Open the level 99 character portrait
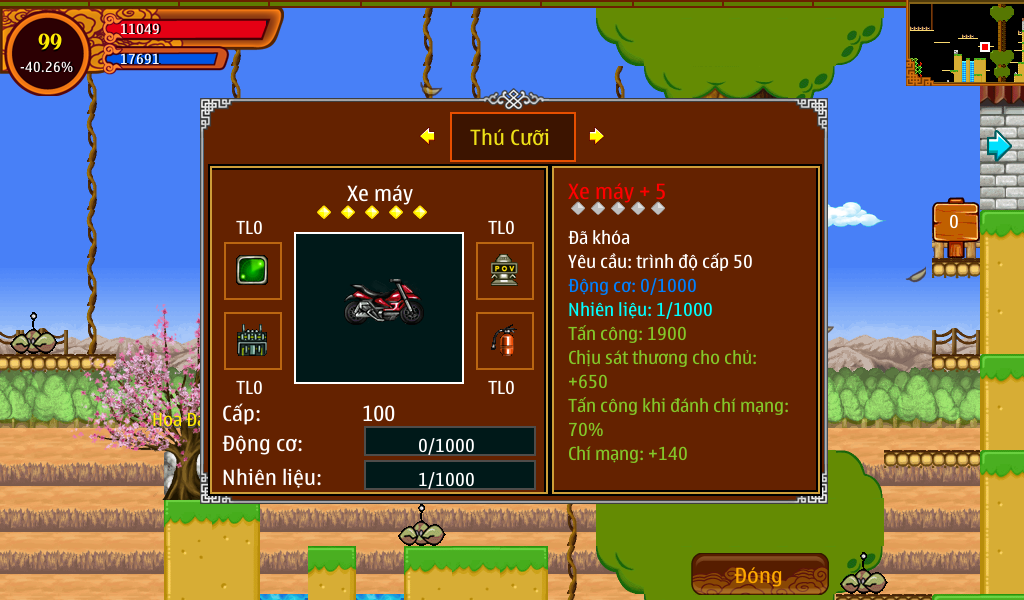The width and height of the screenshot is (1024, 600). pos(48,52)
